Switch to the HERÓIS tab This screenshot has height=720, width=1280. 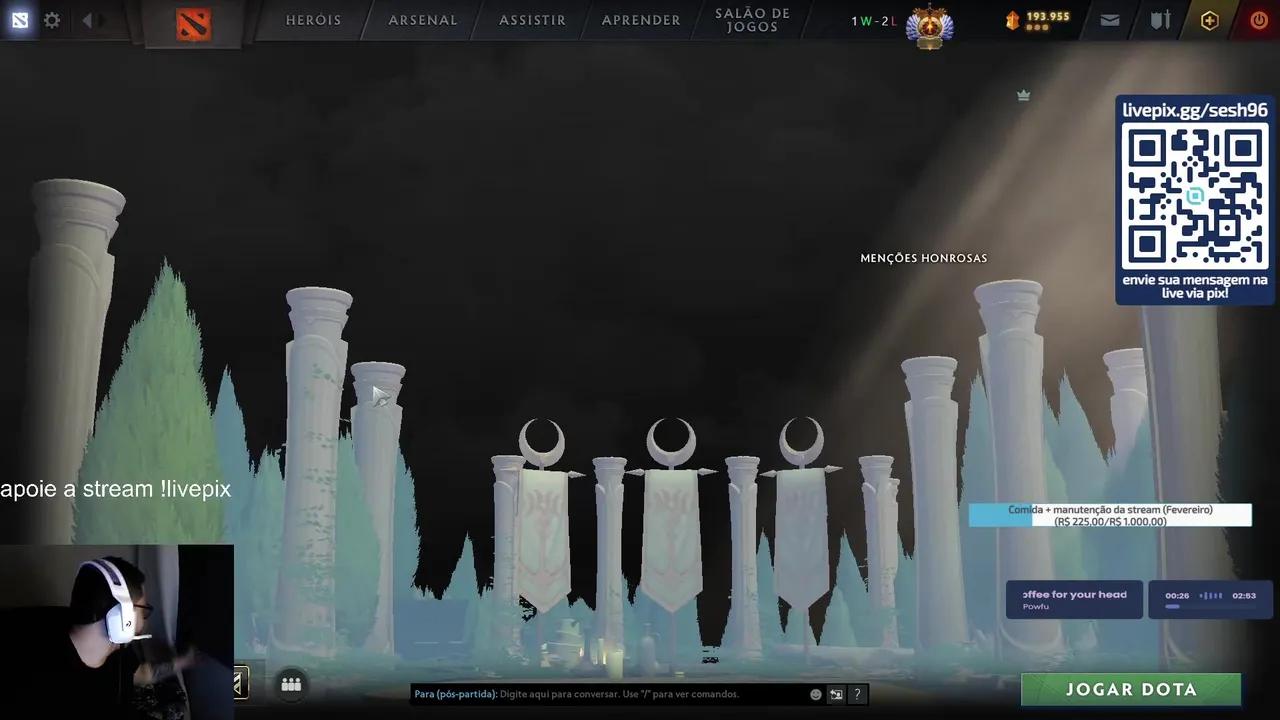[x=313, y=19]
